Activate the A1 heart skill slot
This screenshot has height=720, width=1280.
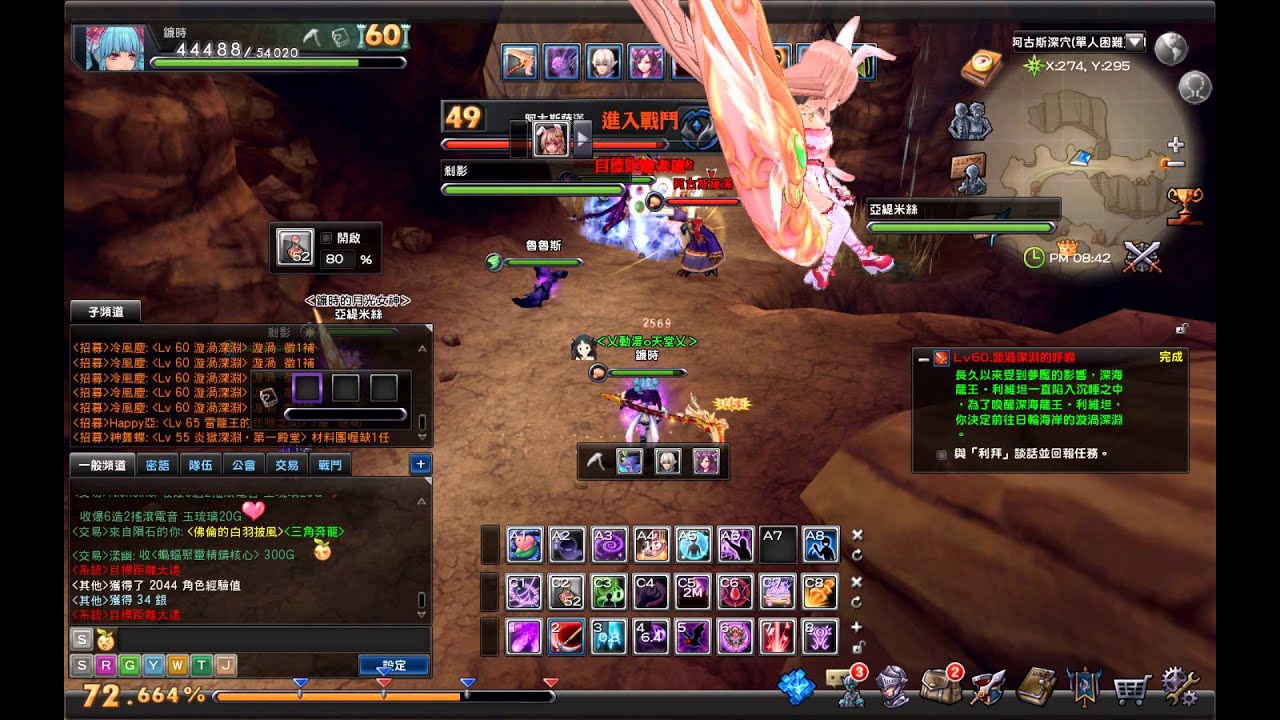point(525,545)
